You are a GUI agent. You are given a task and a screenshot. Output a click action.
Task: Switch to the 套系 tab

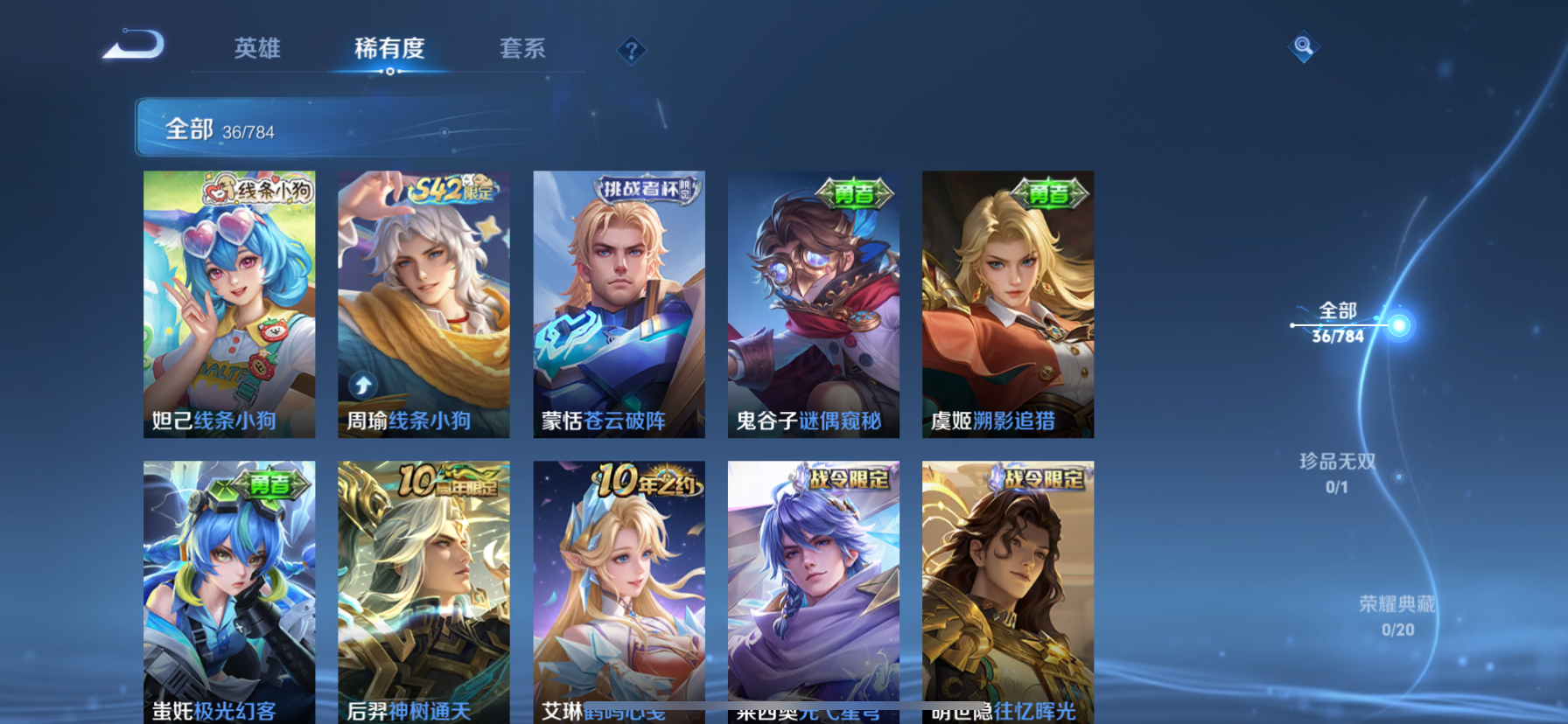point(523,50)
